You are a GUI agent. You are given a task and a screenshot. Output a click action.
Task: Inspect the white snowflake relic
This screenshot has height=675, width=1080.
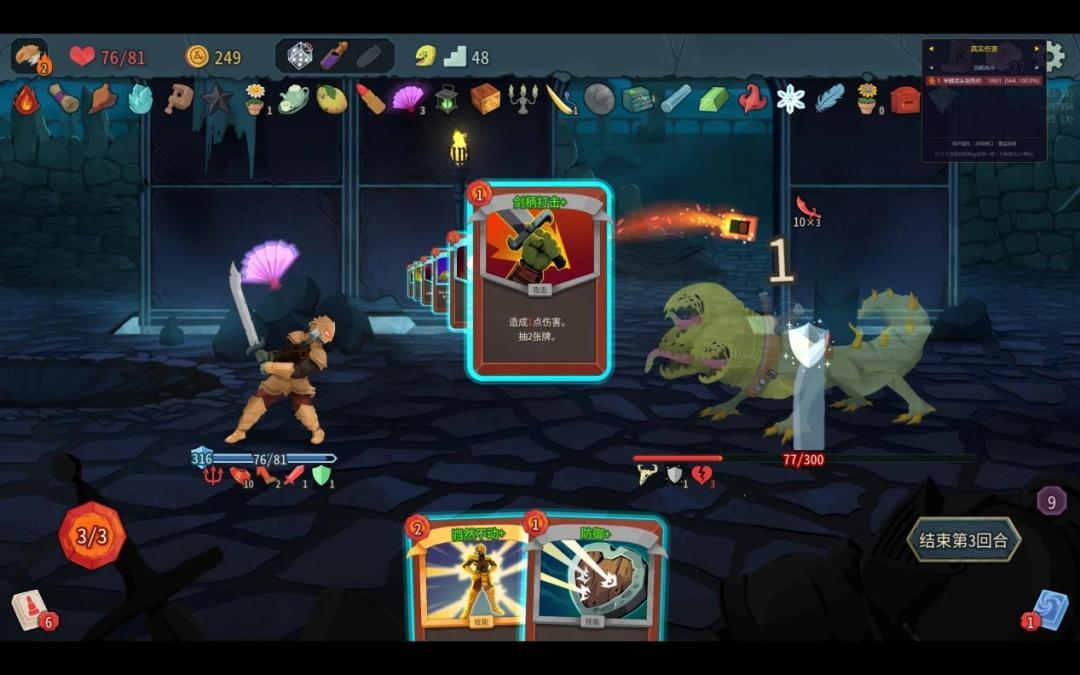(791, 98)
